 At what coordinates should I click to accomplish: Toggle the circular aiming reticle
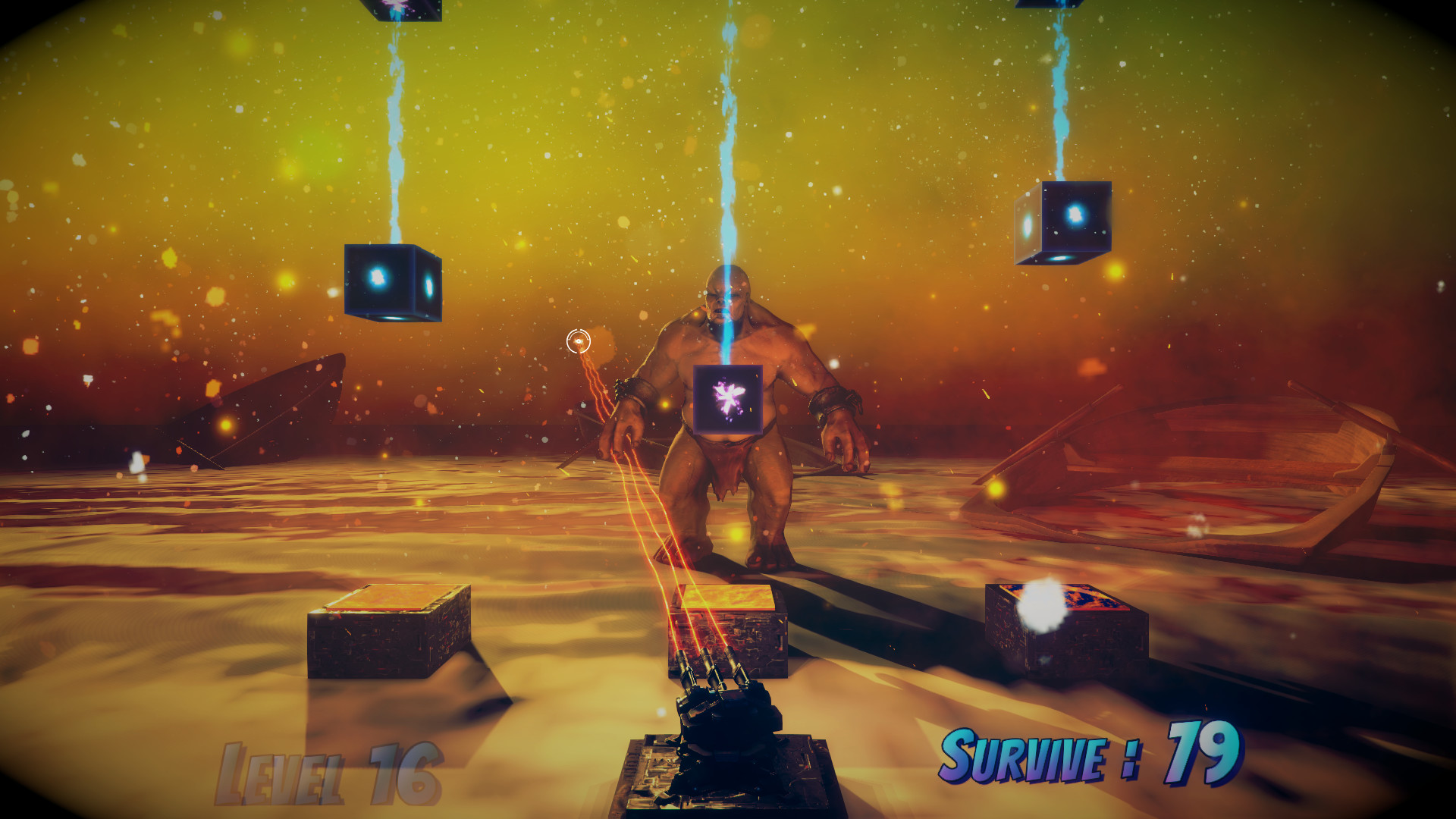(578, 341)
